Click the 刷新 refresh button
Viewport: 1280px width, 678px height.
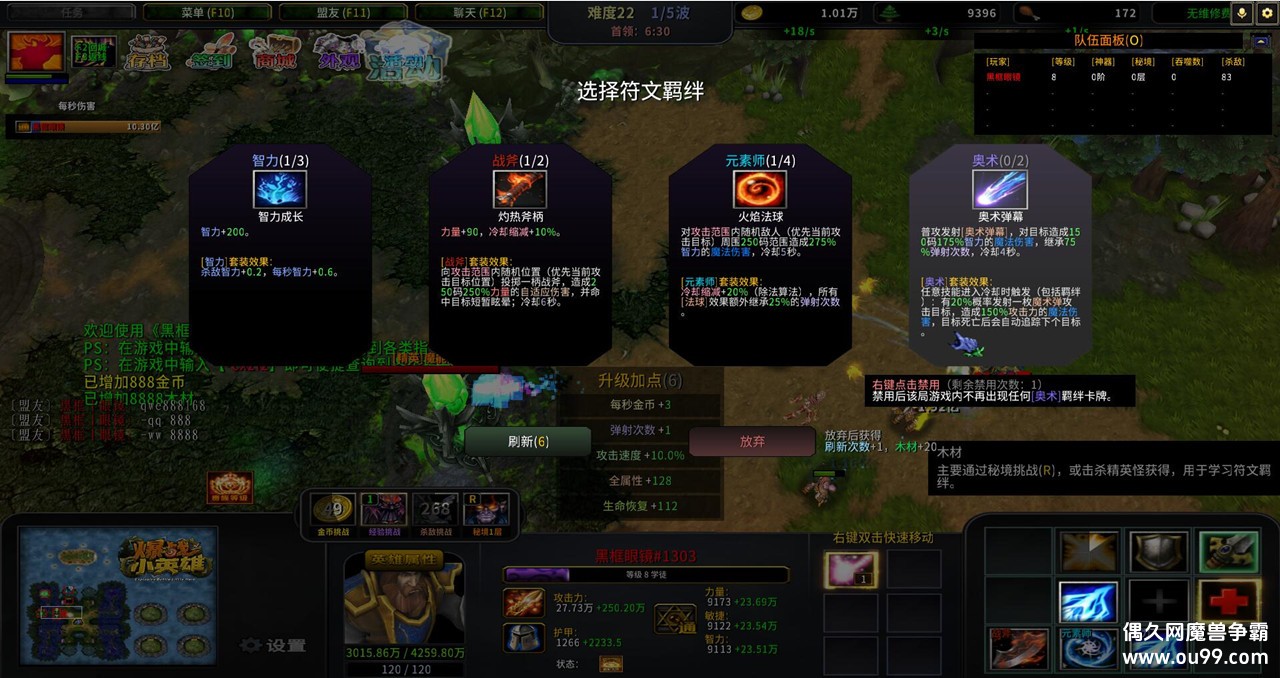coord(527,441)
